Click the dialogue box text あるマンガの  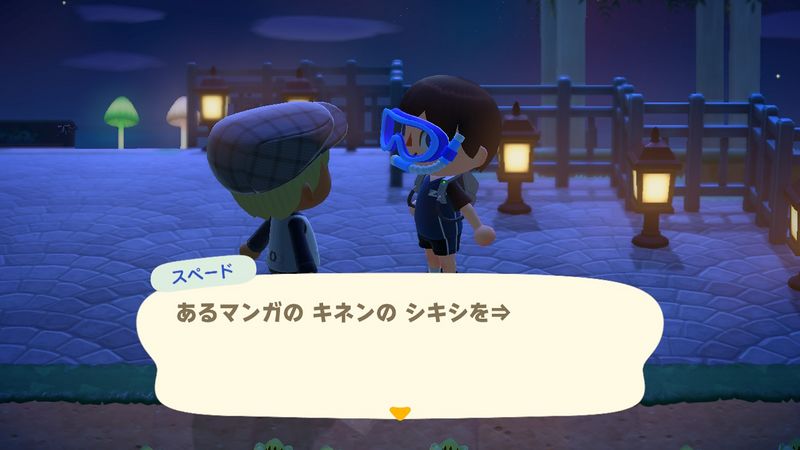[x=232, y=313]
